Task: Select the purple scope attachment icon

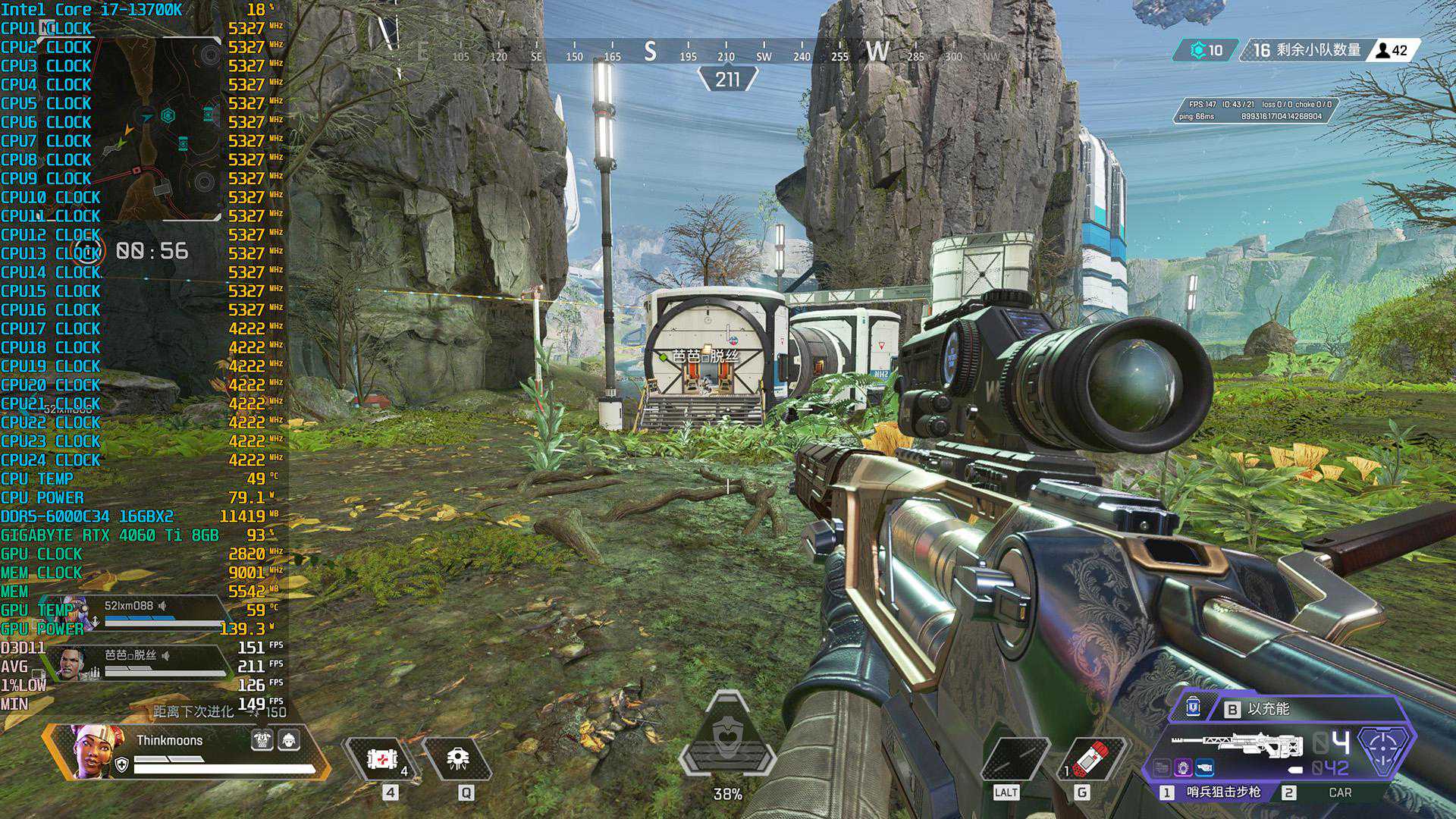Action: [x=1183, y=769]
